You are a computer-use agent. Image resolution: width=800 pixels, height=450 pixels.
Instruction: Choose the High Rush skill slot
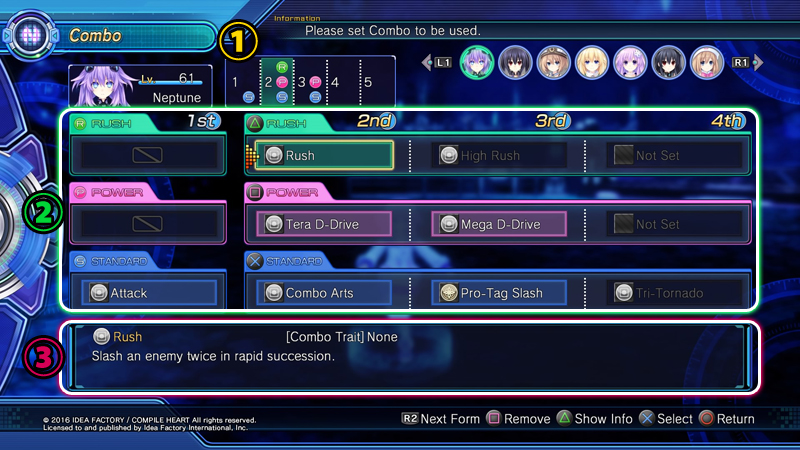pos(499,155)
